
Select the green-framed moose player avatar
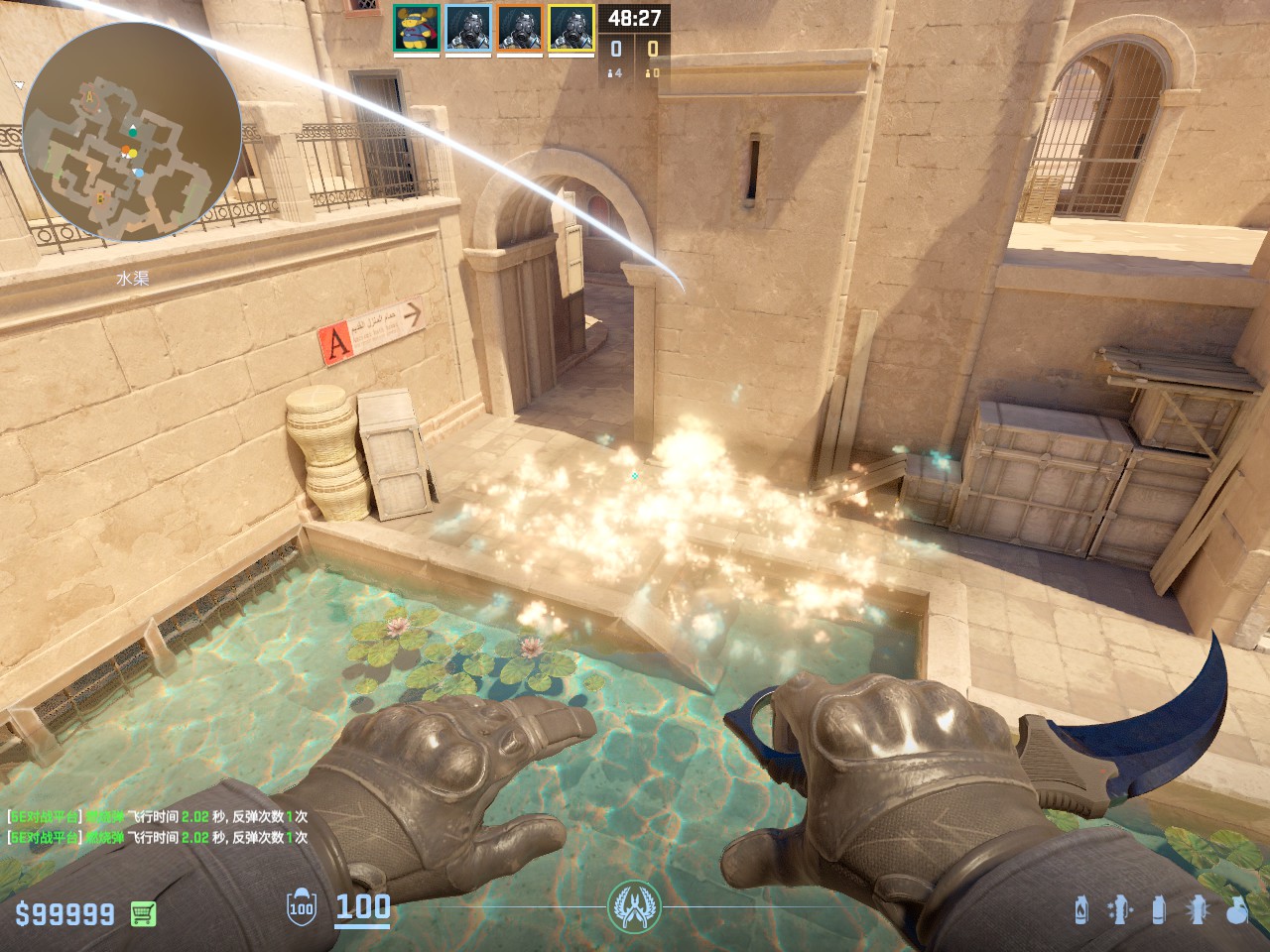(x=417, y=28)
